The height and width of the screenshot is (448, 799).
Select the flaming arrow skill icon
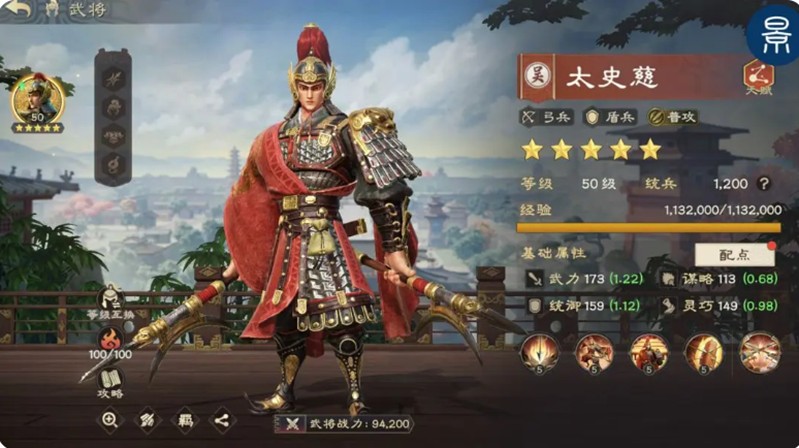(x=539, y=352)
